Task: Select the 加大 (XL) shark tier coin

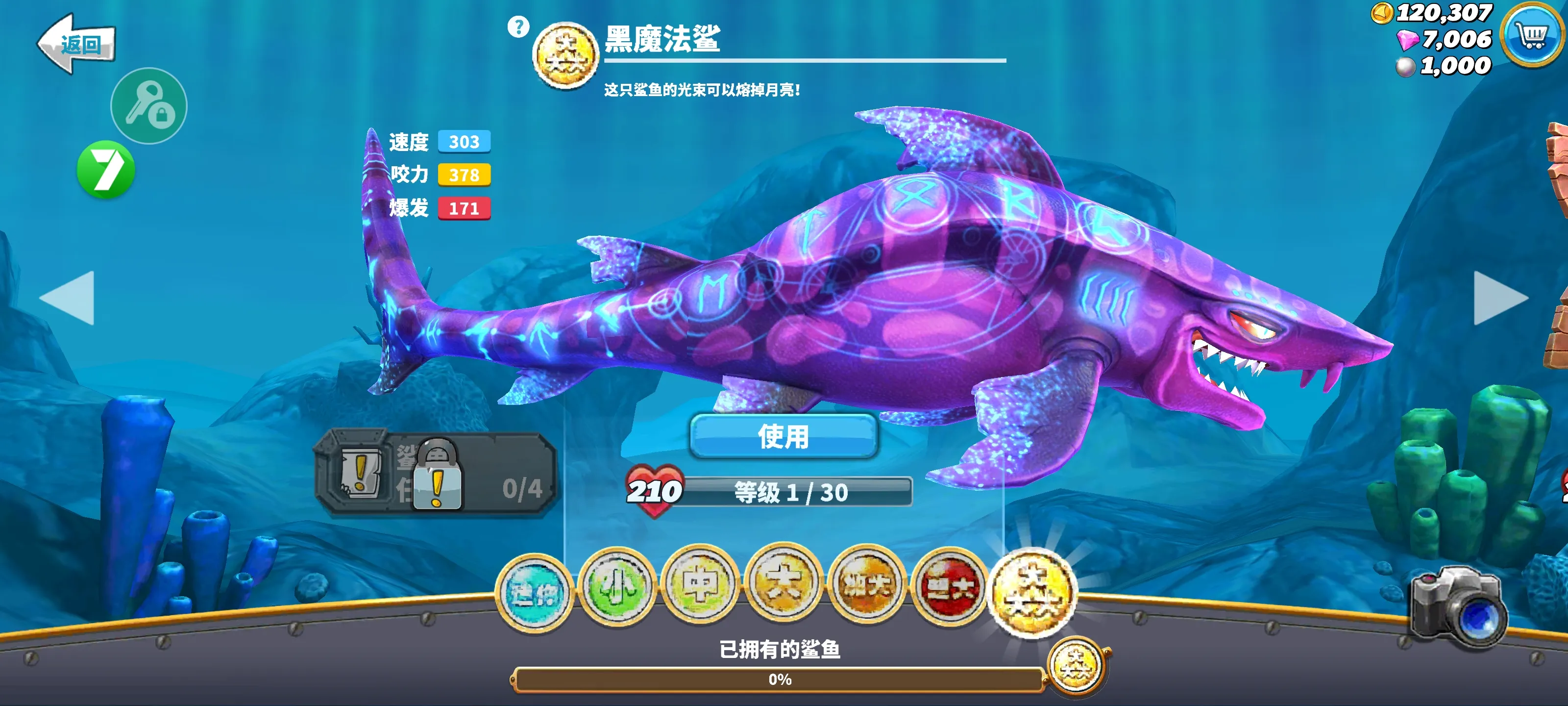Action: (867, 585)
